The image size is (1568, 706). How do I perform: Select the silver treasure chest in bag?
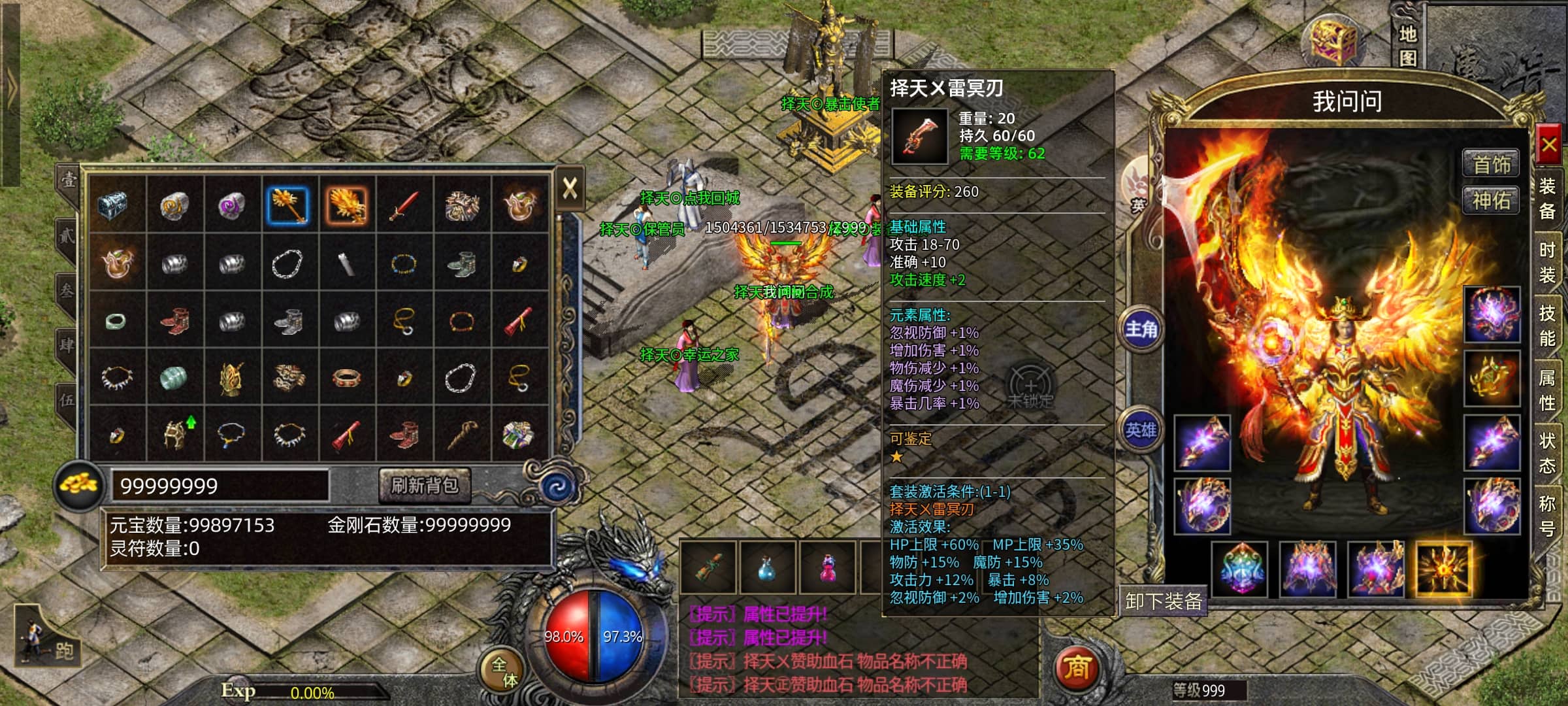click(x=117, y=205)
